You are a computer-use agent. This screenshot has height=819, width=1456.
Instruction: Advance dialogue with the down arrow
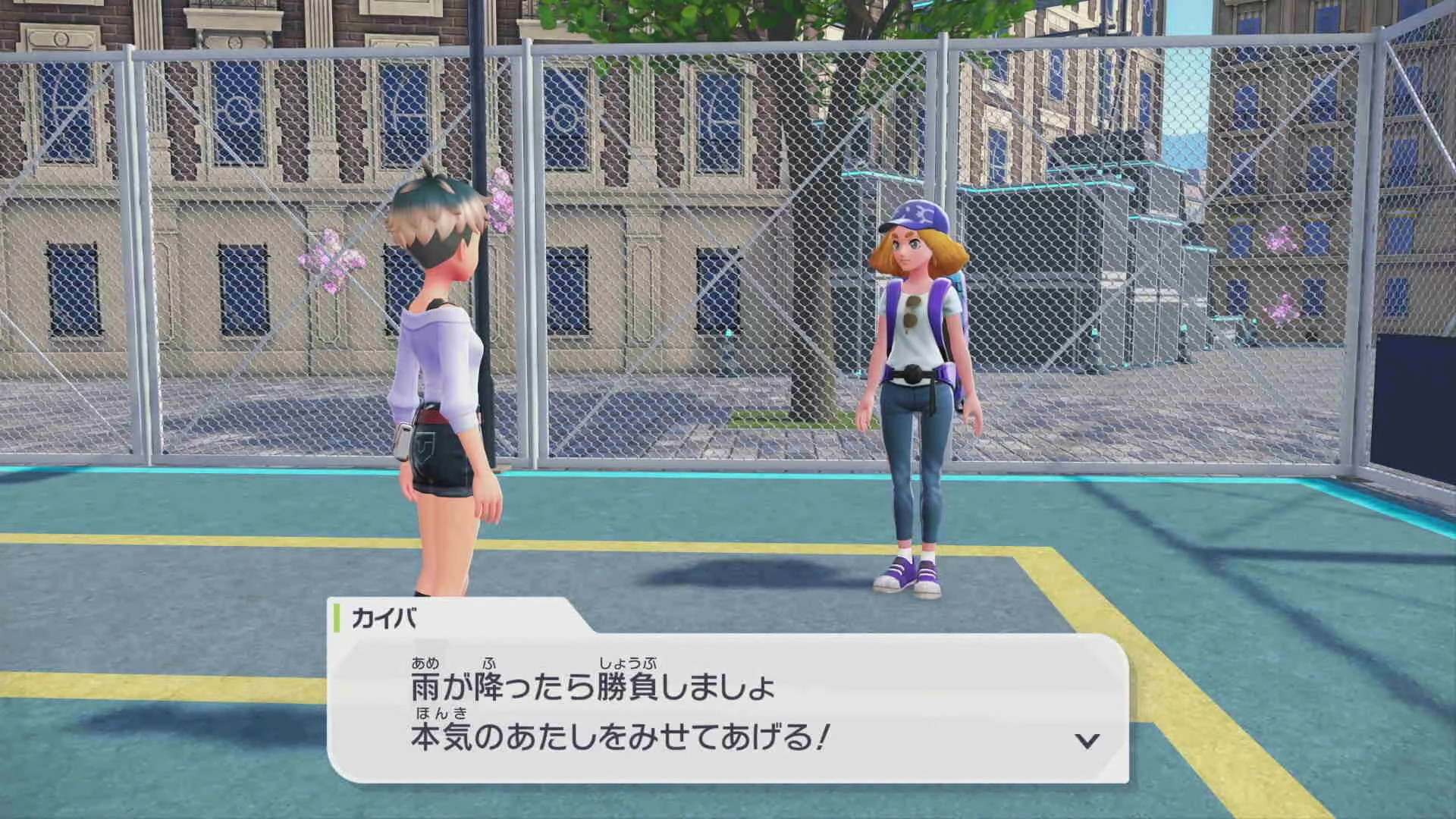click(x=1087, y=740)
